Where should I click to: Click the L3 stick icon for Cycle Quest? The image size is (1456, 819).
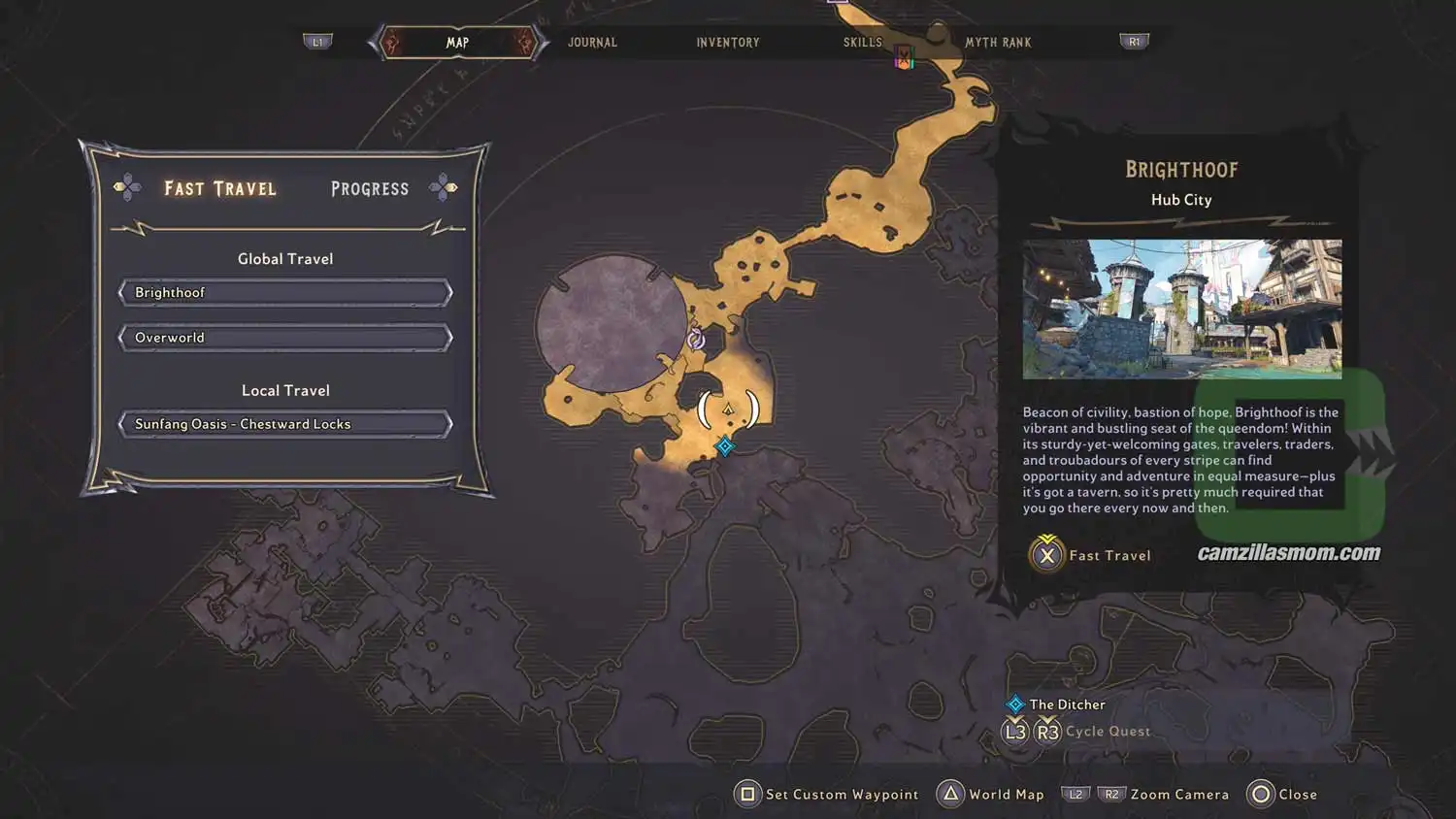tap(1015, 731)
